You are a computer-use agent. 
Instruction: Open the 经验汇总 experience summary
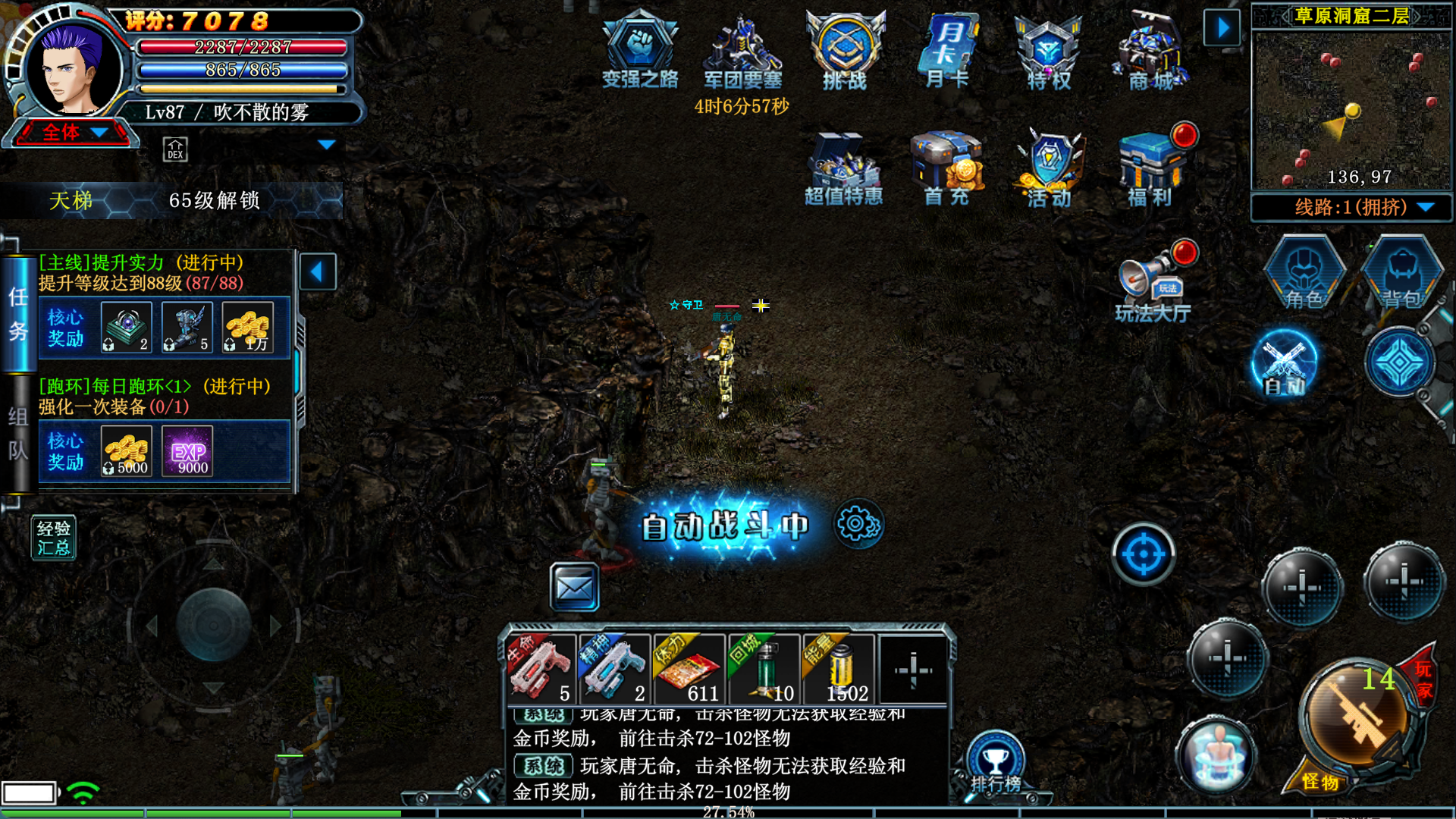53,538
